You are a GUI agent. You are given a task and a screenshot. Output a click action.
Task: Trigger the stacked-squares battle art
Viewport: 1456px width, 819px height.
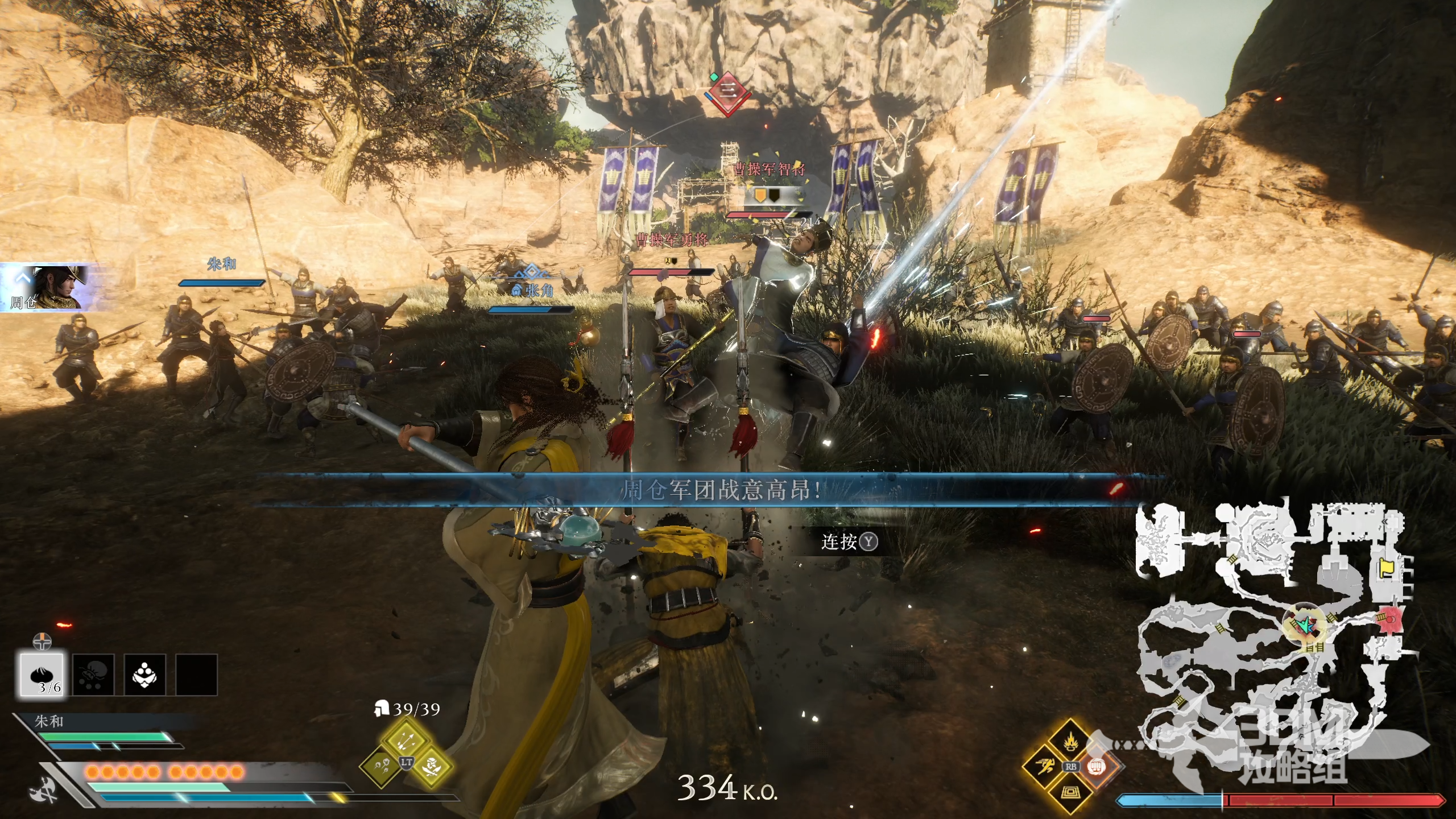click(x=1070, y=791)
